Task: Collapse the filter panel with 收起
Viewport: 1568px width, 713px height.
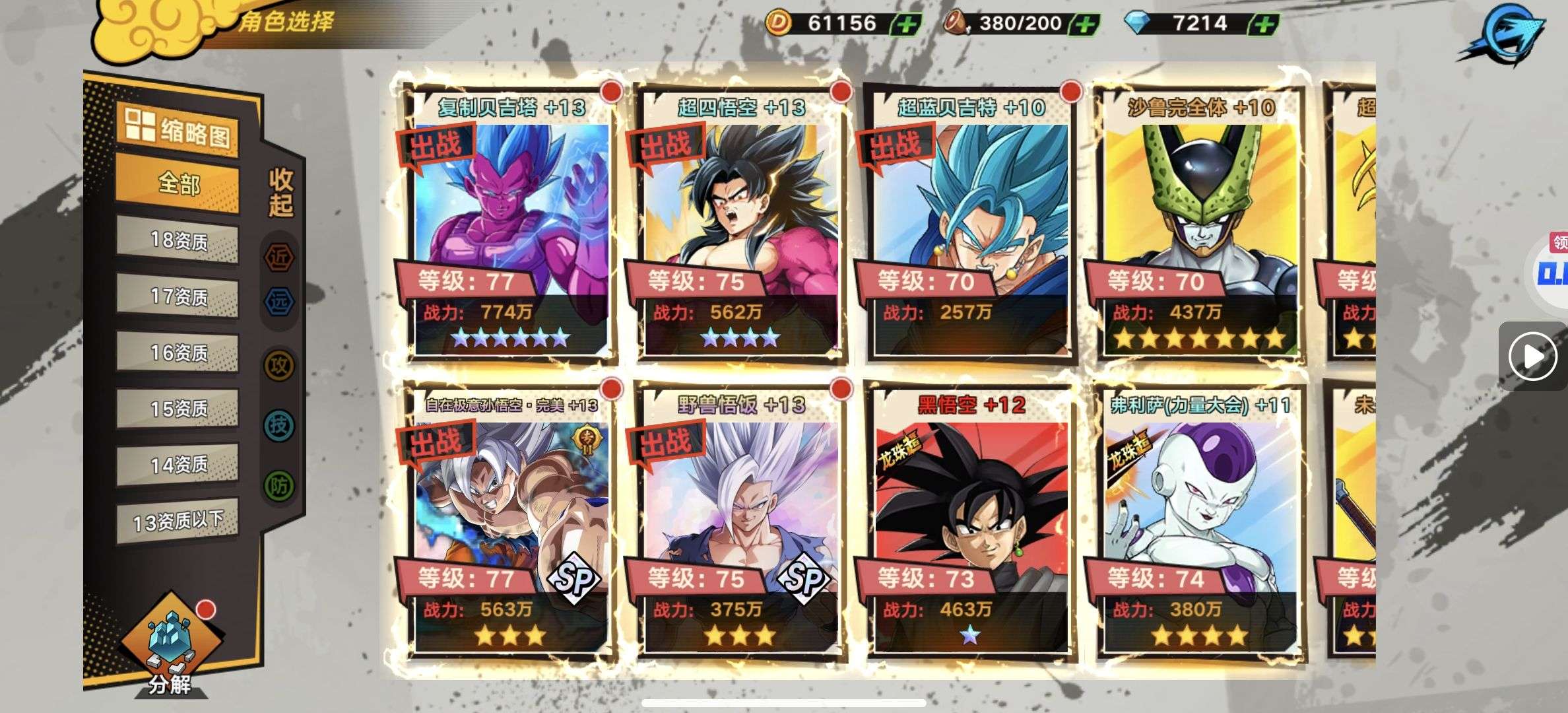Action: click(x=280, y=192)
